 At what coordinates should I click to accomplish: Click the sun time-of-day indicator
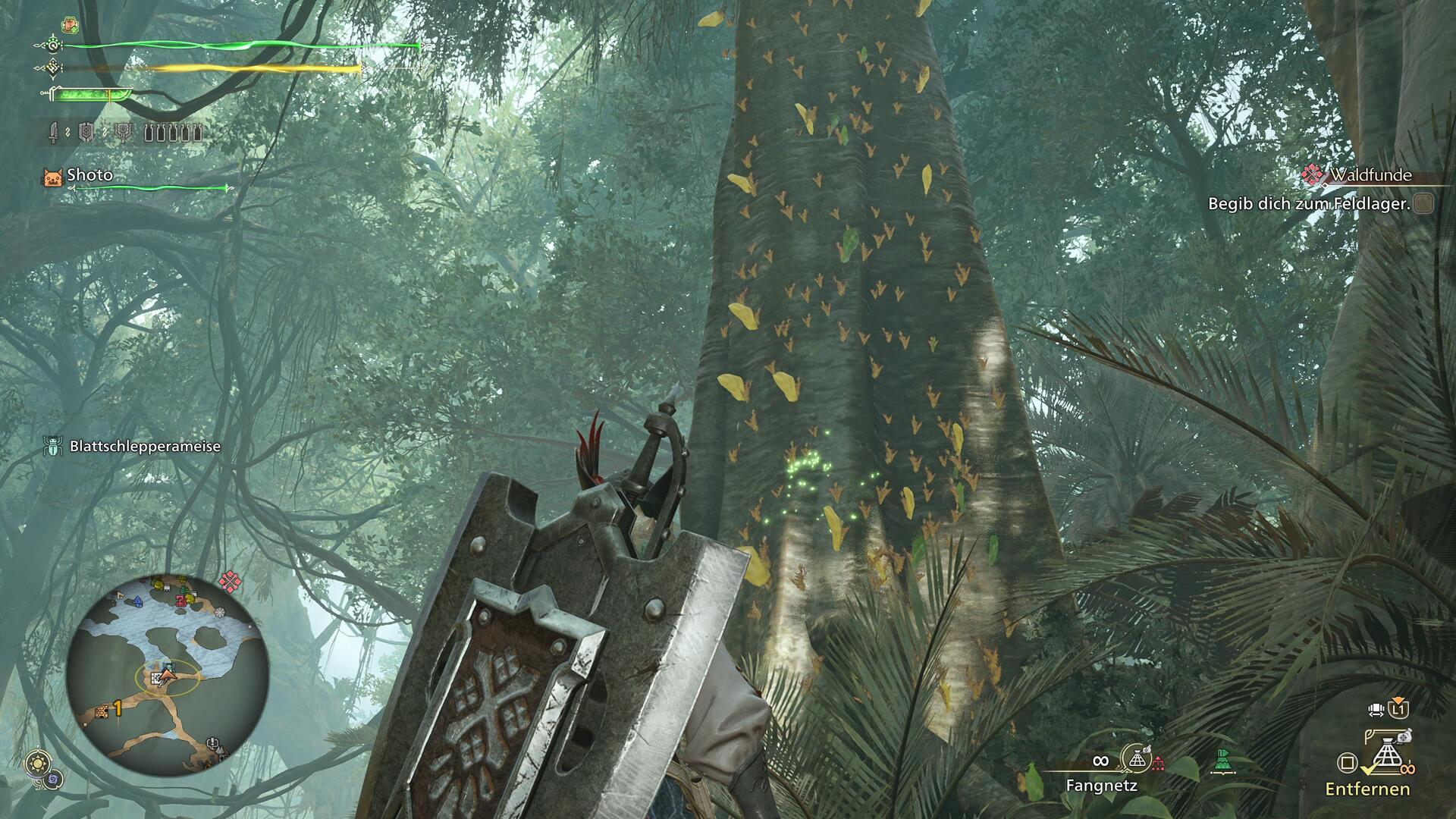point(36,764)
